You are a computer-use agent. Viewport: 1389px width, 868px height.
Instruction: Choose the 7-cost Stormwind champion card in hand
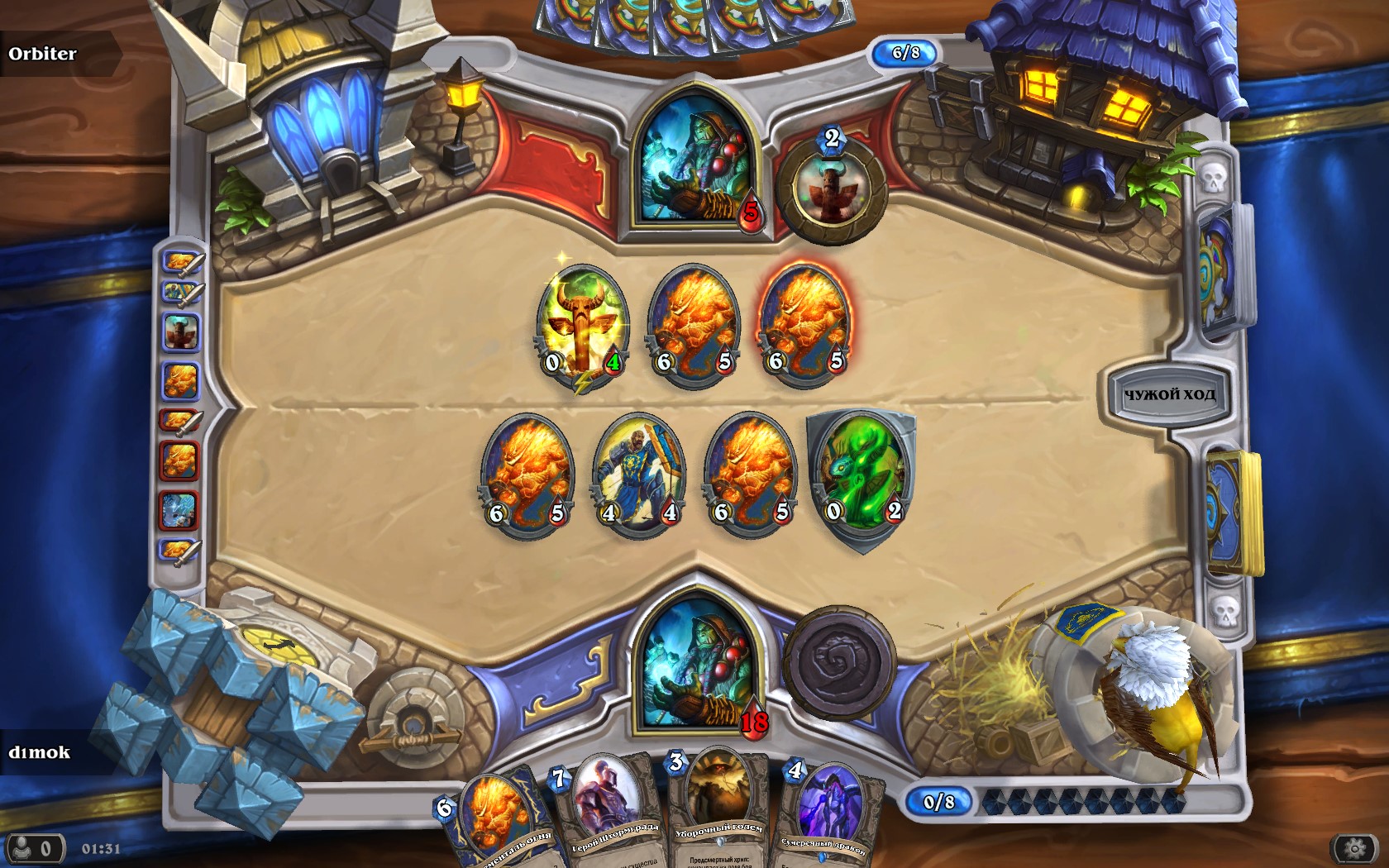click(x=609, y=806)
